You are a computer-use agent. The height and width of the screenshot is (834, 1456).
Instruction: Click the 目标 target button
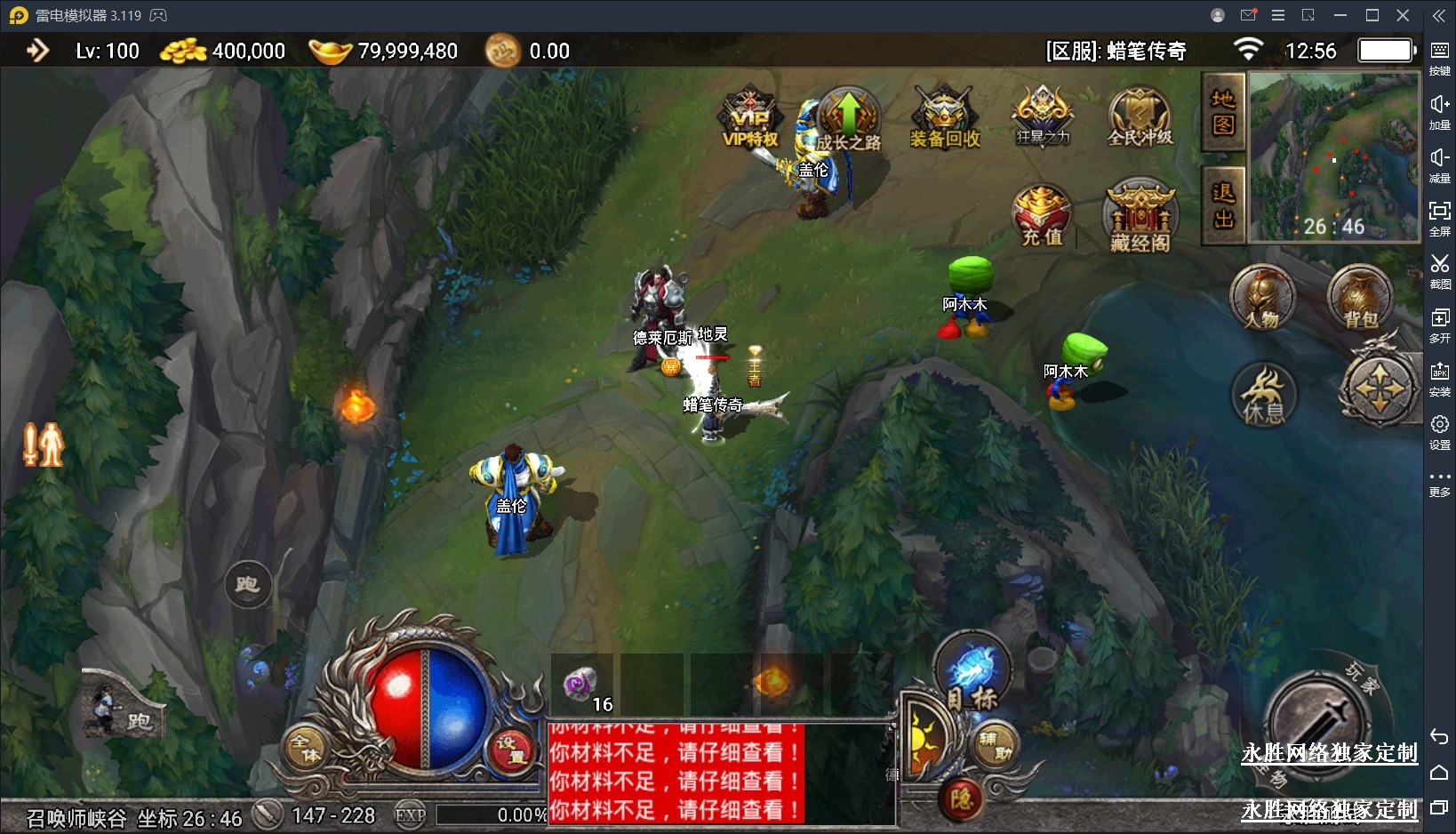click(x=972, y=675)
